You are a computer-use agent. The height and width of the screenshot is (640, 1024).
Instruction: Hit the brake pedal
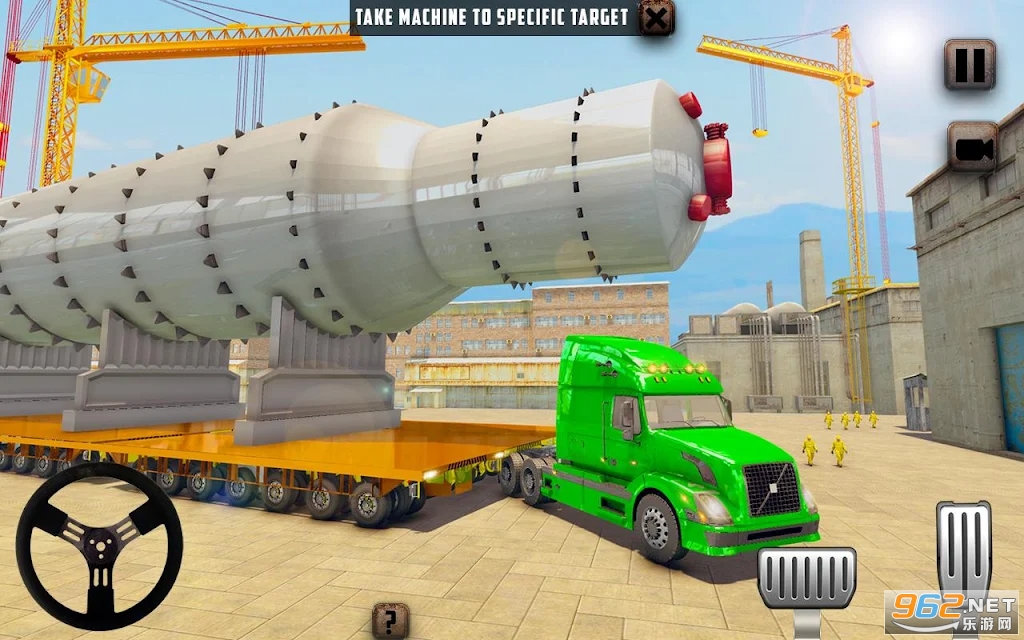click(x=806, y=580)
